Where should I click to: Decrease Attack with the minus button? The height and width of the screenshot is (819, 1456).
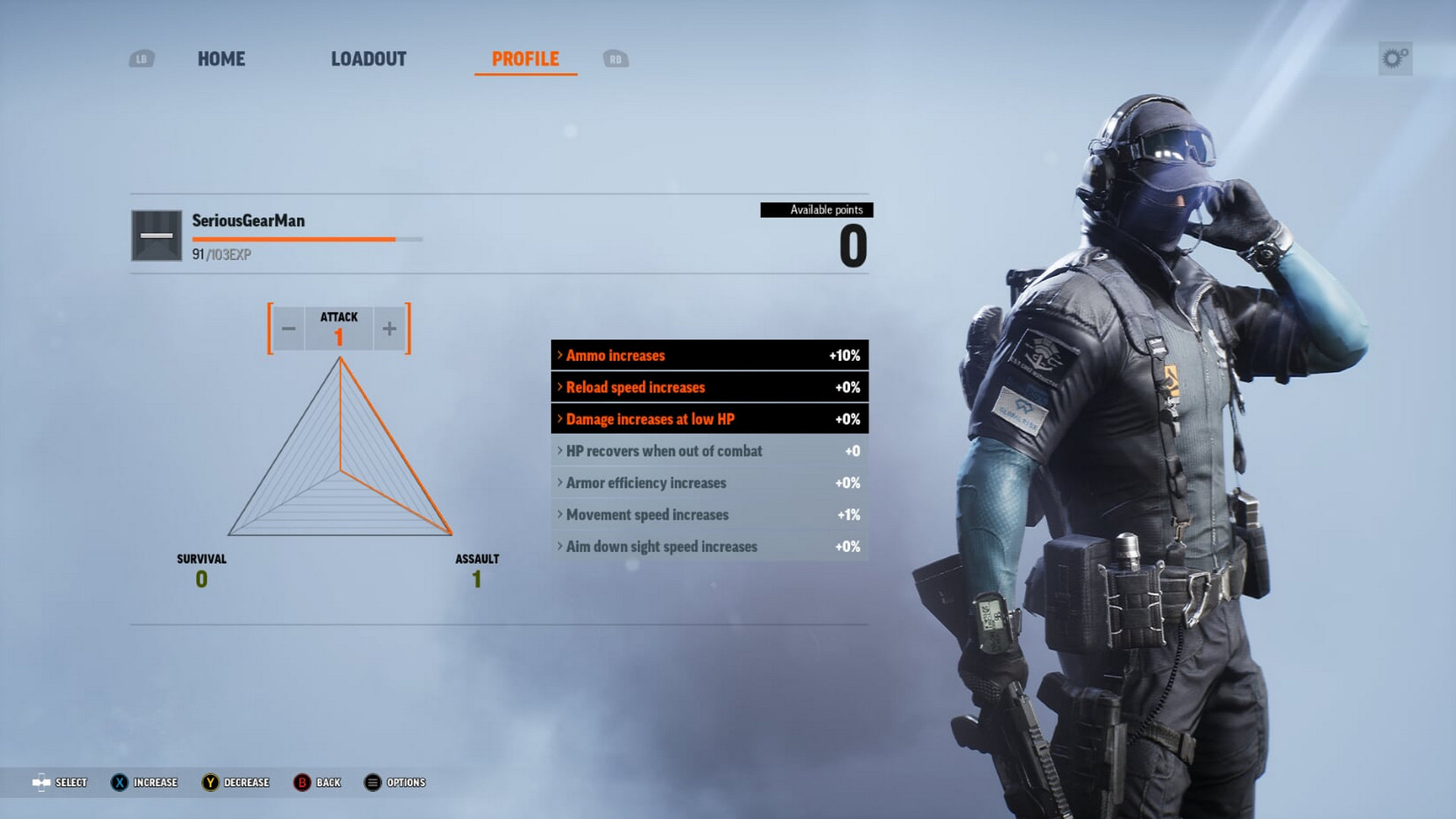289,328
